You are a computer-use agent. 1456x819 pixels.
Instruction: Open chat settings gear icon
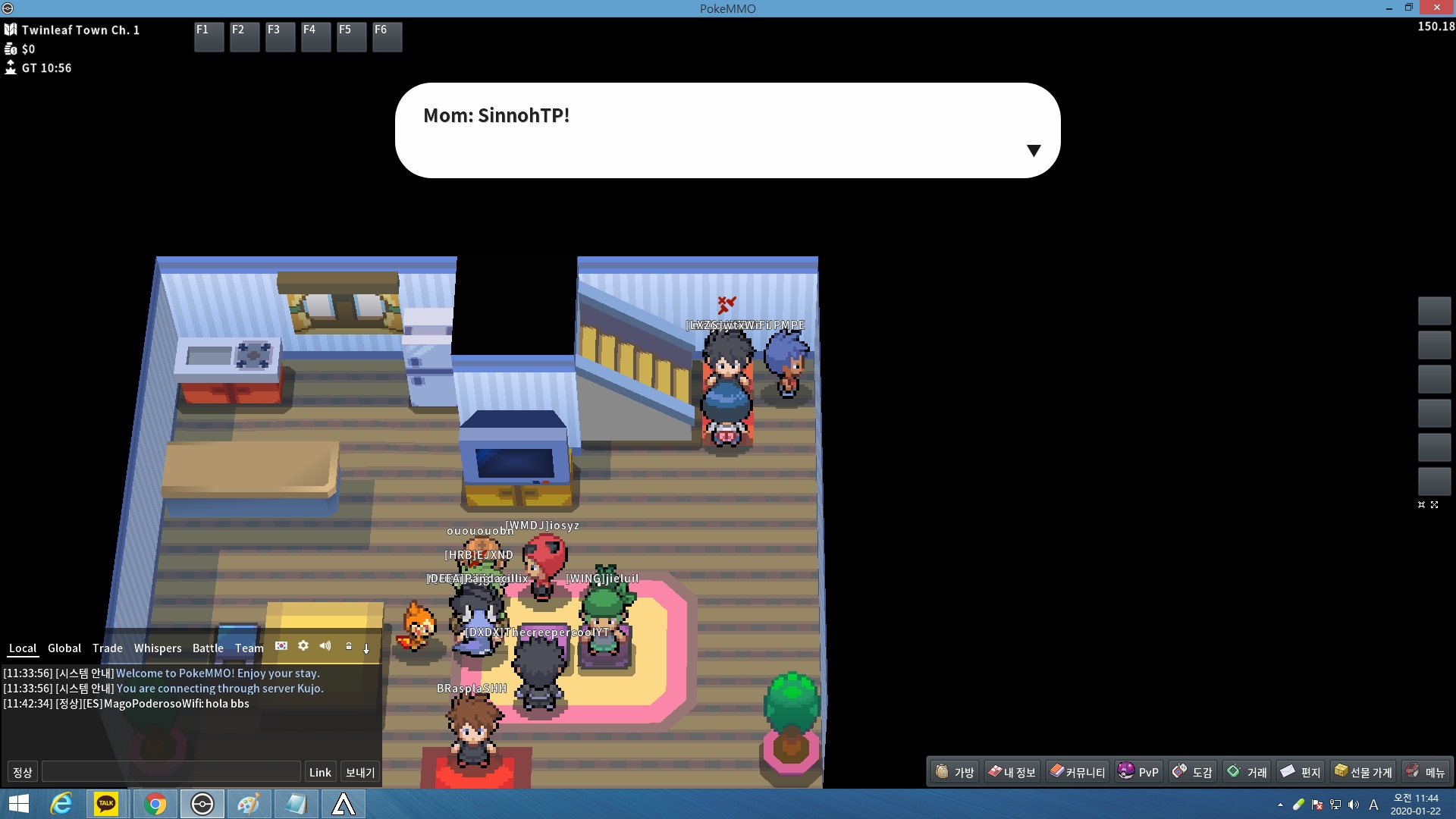click(x=303, y=645)
